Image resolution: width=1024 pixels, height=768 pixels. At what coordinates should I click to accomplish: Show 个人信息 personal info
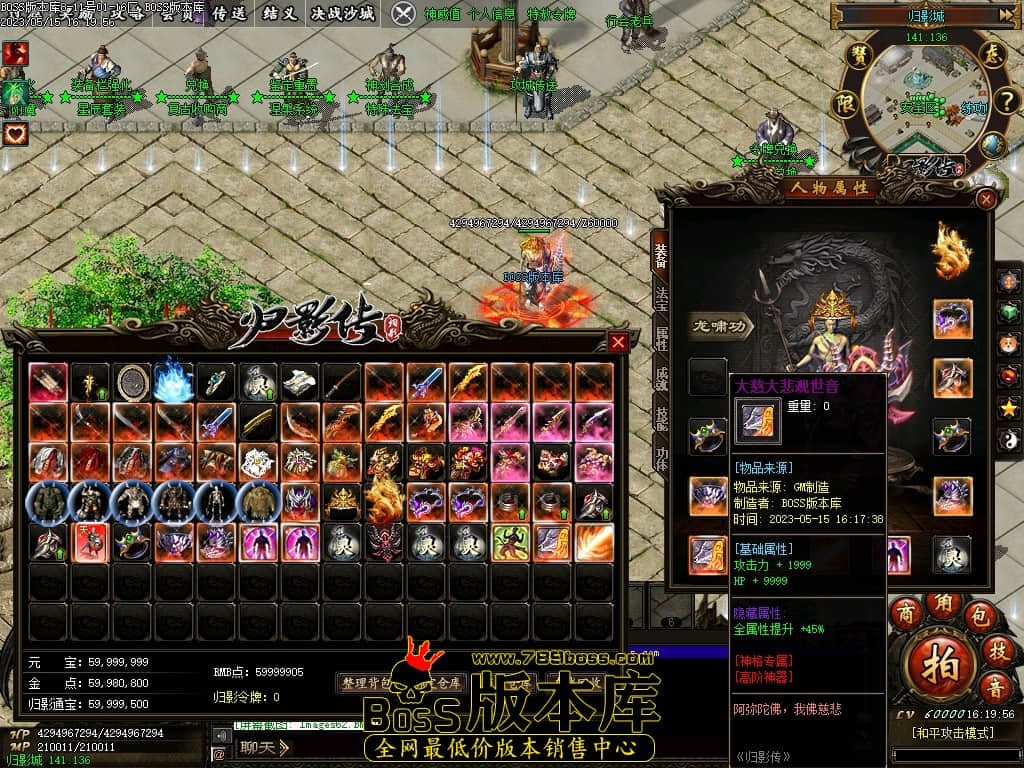[x=491, y=14]
